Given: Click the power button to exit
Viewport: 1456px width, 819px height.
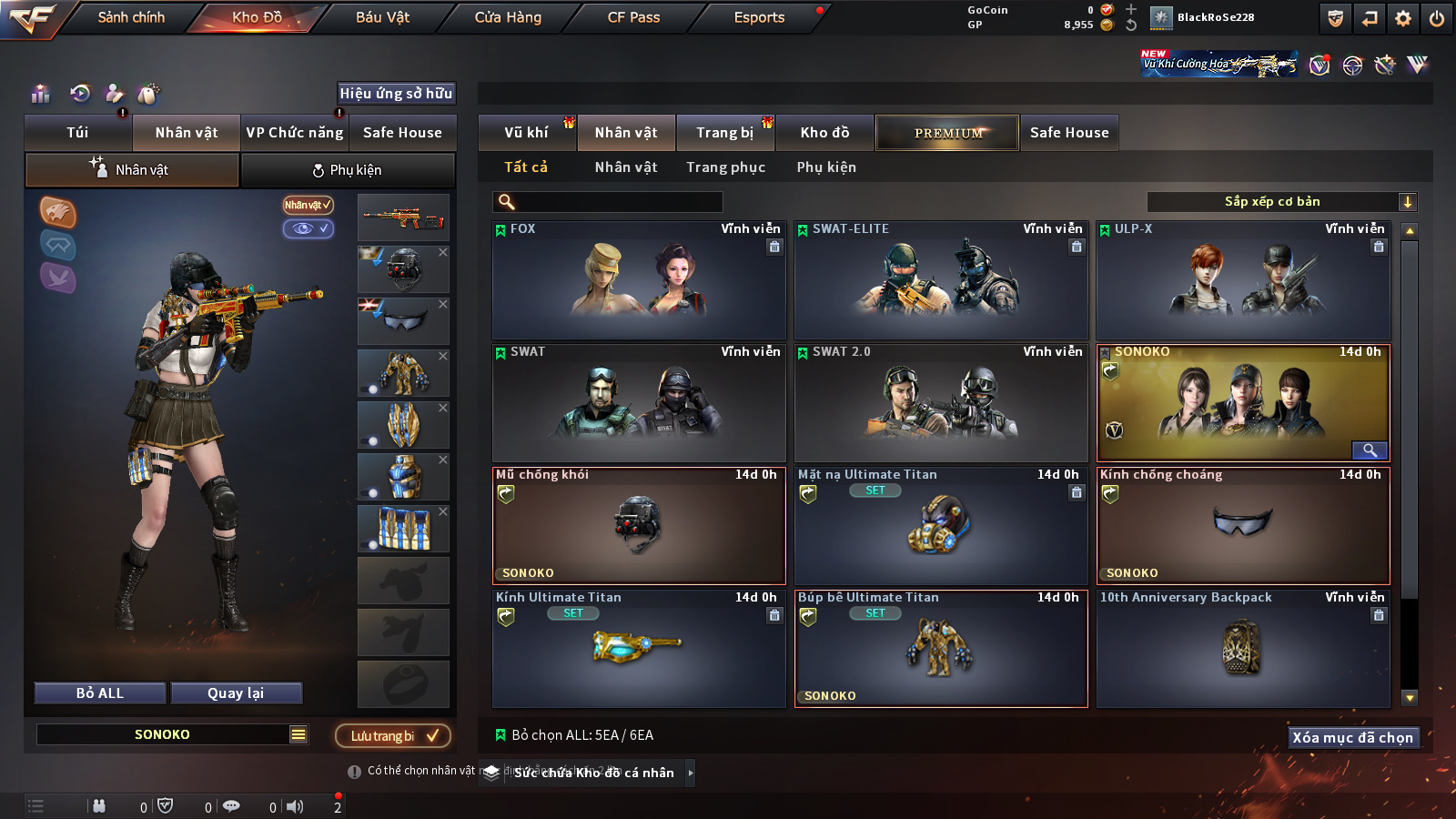Looking at the screenshot, I should pyautogui.click(x=1437, y=18).
